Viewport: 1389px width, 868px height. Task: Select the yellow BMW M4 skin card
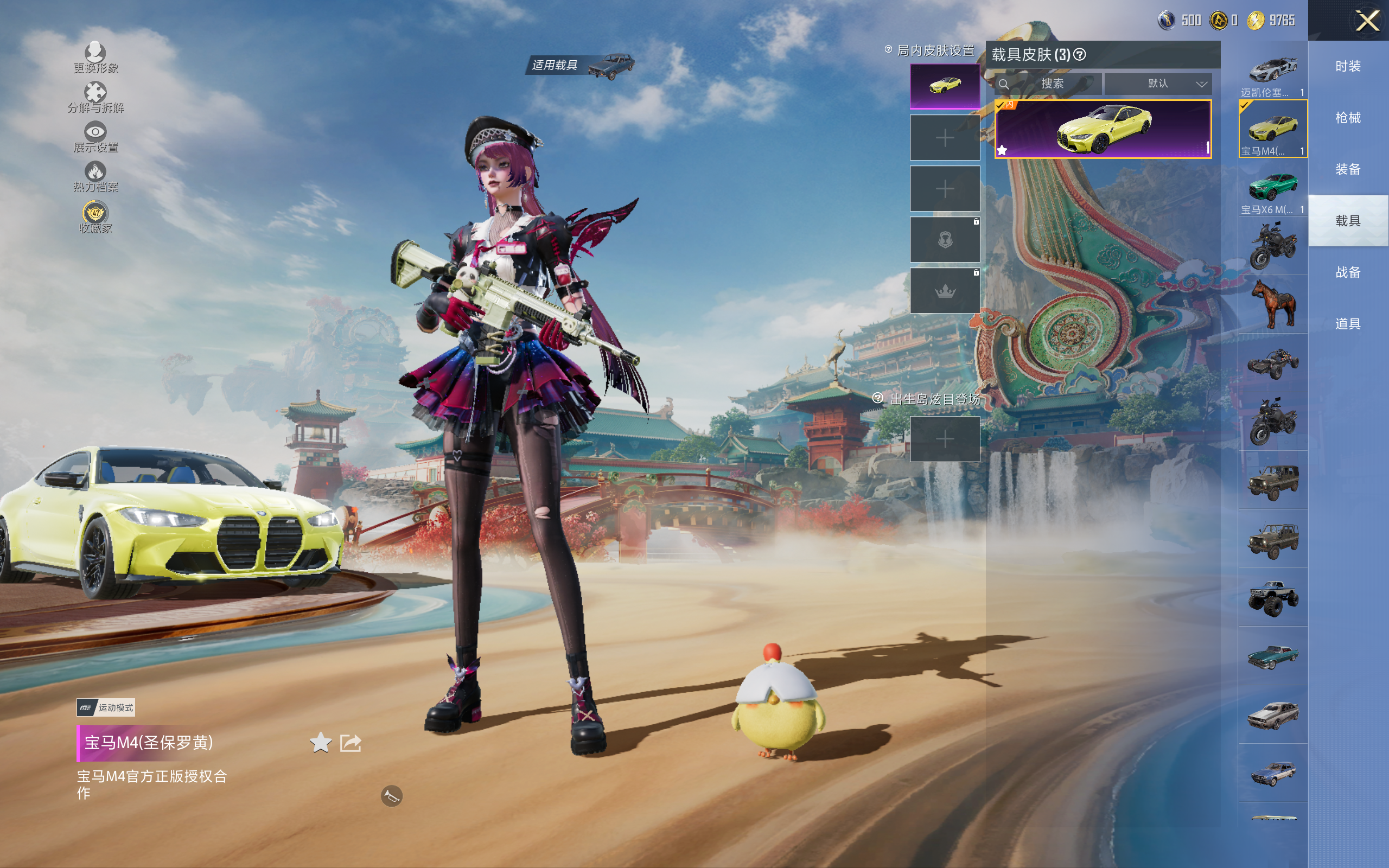(x=1103, y=129)
